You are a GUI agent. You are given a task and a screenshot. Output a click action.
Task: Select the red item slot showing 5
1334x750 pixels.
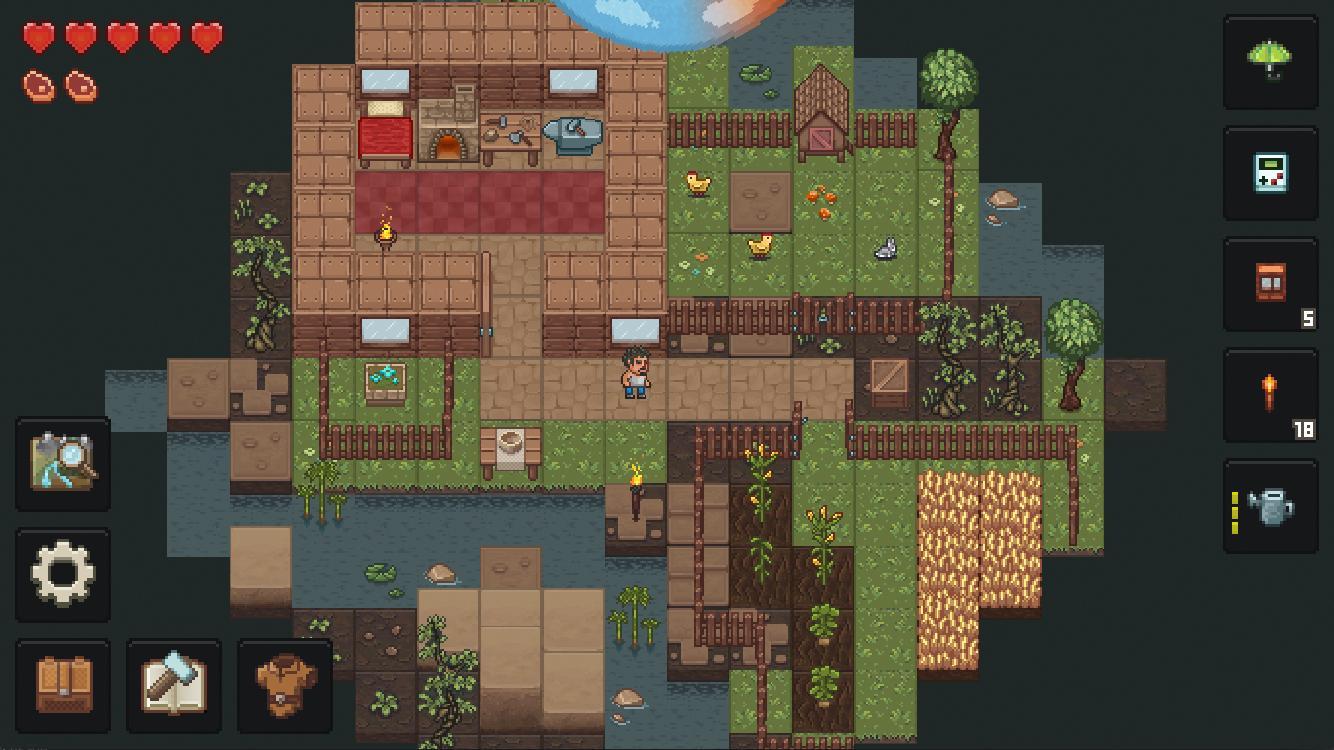[x=1270, y=284]
